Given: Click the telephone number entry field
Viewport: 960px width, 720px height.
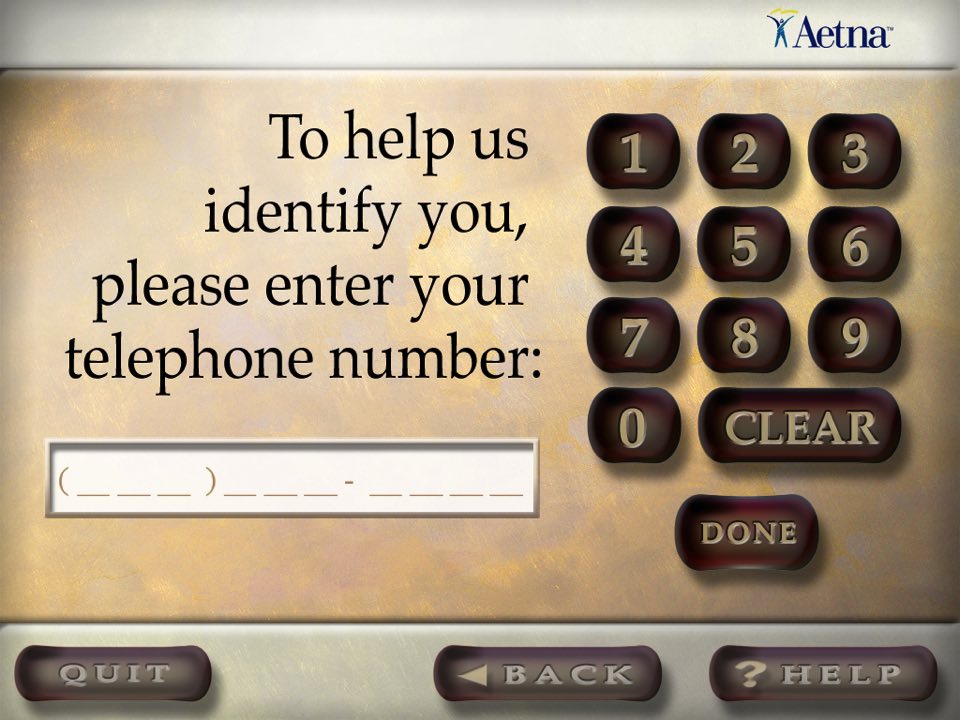Looking at the screenshot, I should point(291,478).
